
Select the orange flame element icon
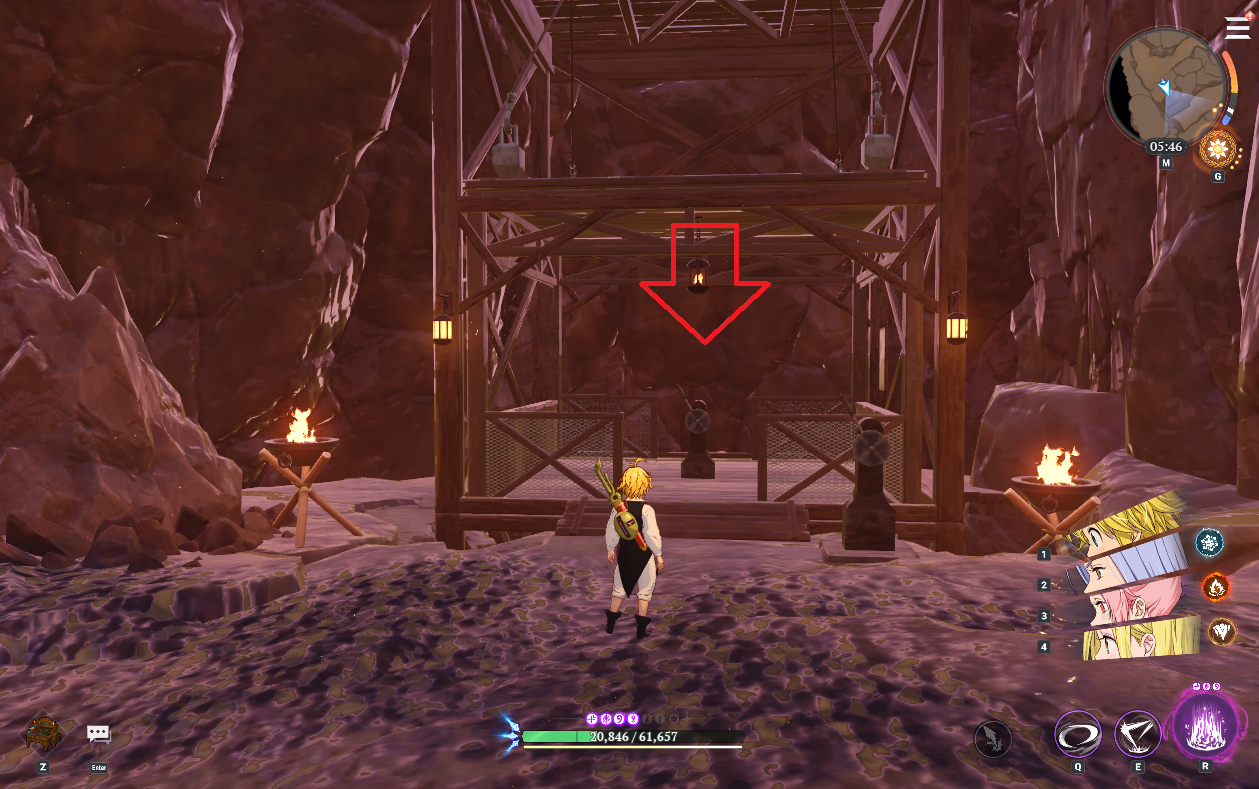pyautogui.click(x=1215, y=586)
